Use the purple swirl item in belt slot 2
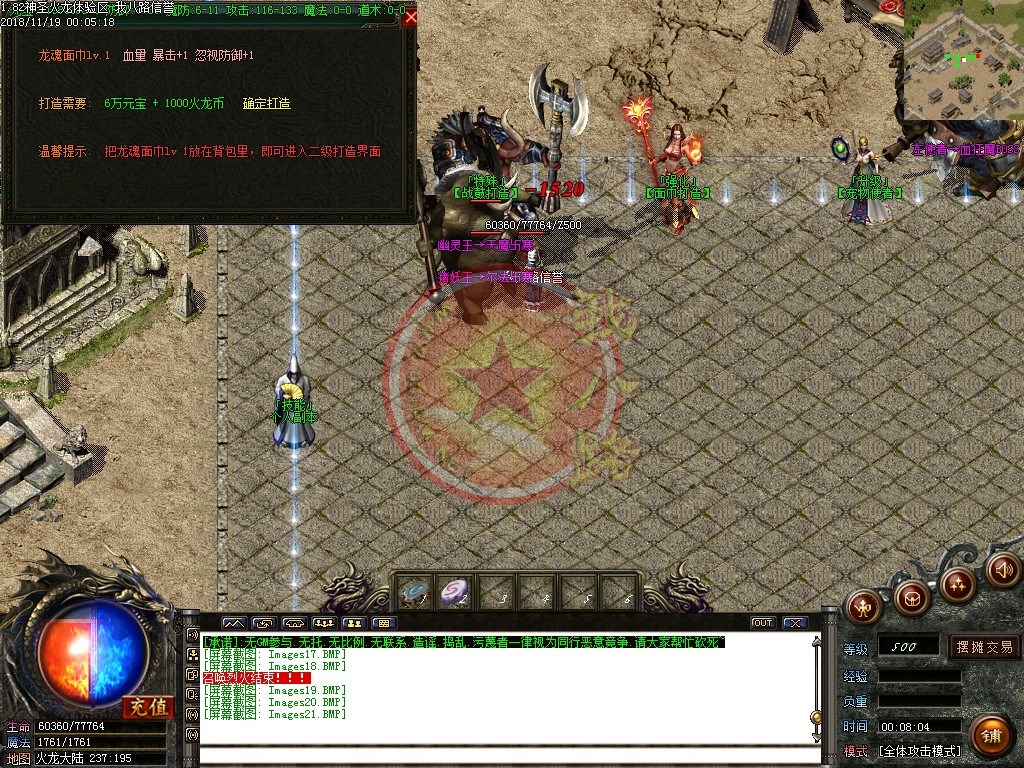 [x=456, y=592]
